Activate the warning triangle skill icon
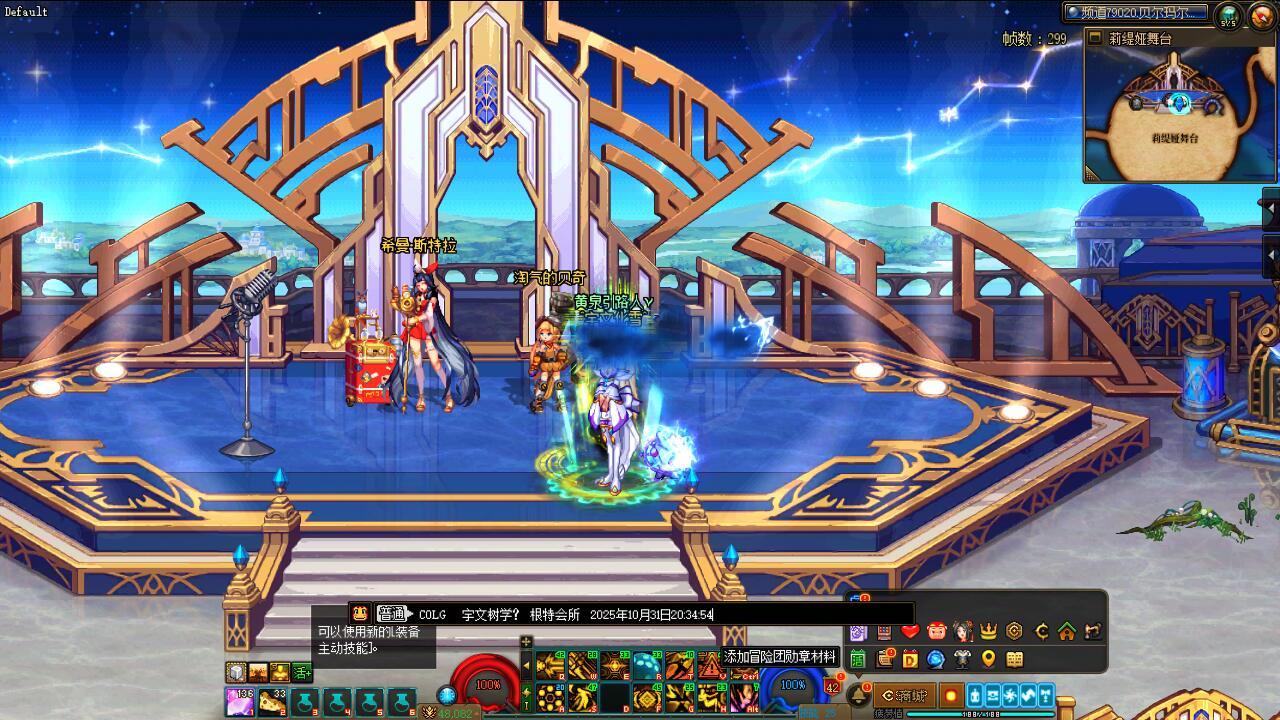Screen dimensions: 1280x720 point(711,665)
